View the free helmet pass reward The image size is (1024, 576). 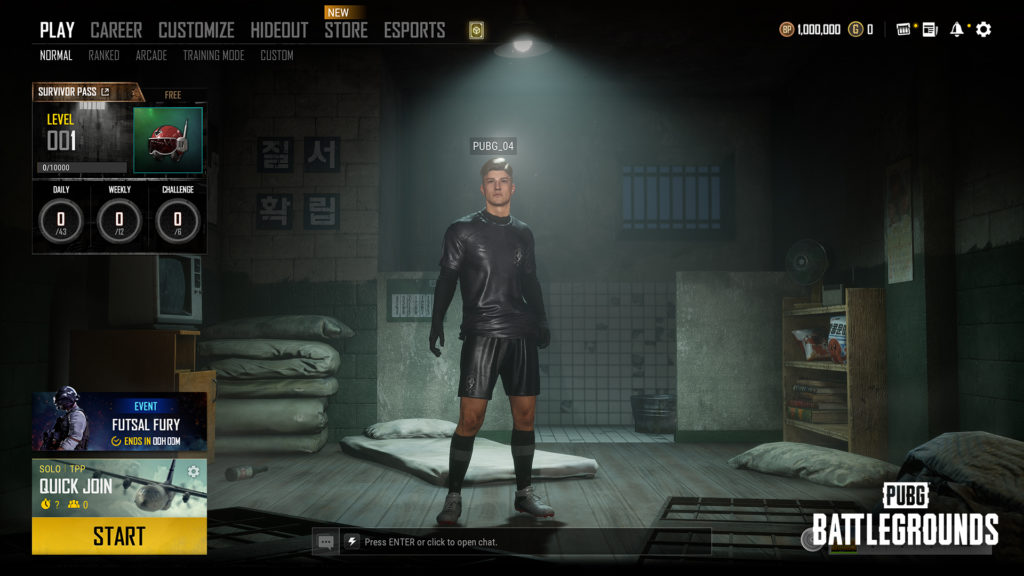point(168,140)
